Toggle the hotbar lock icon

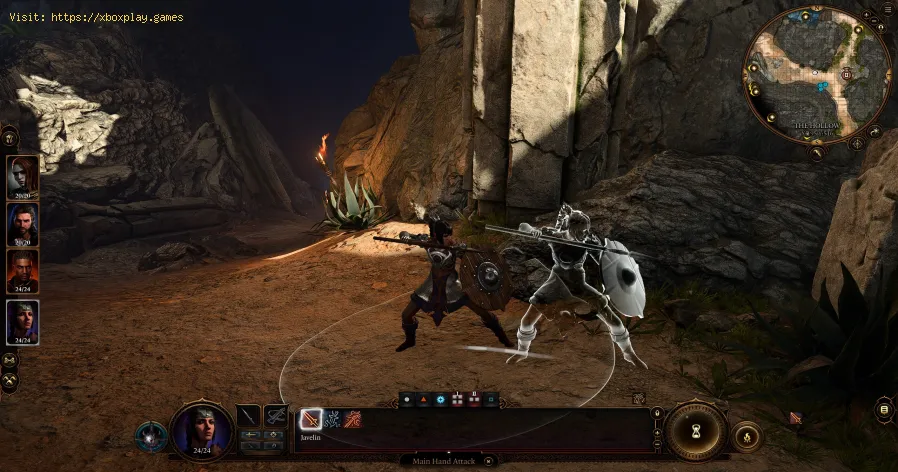click(657, 412)
